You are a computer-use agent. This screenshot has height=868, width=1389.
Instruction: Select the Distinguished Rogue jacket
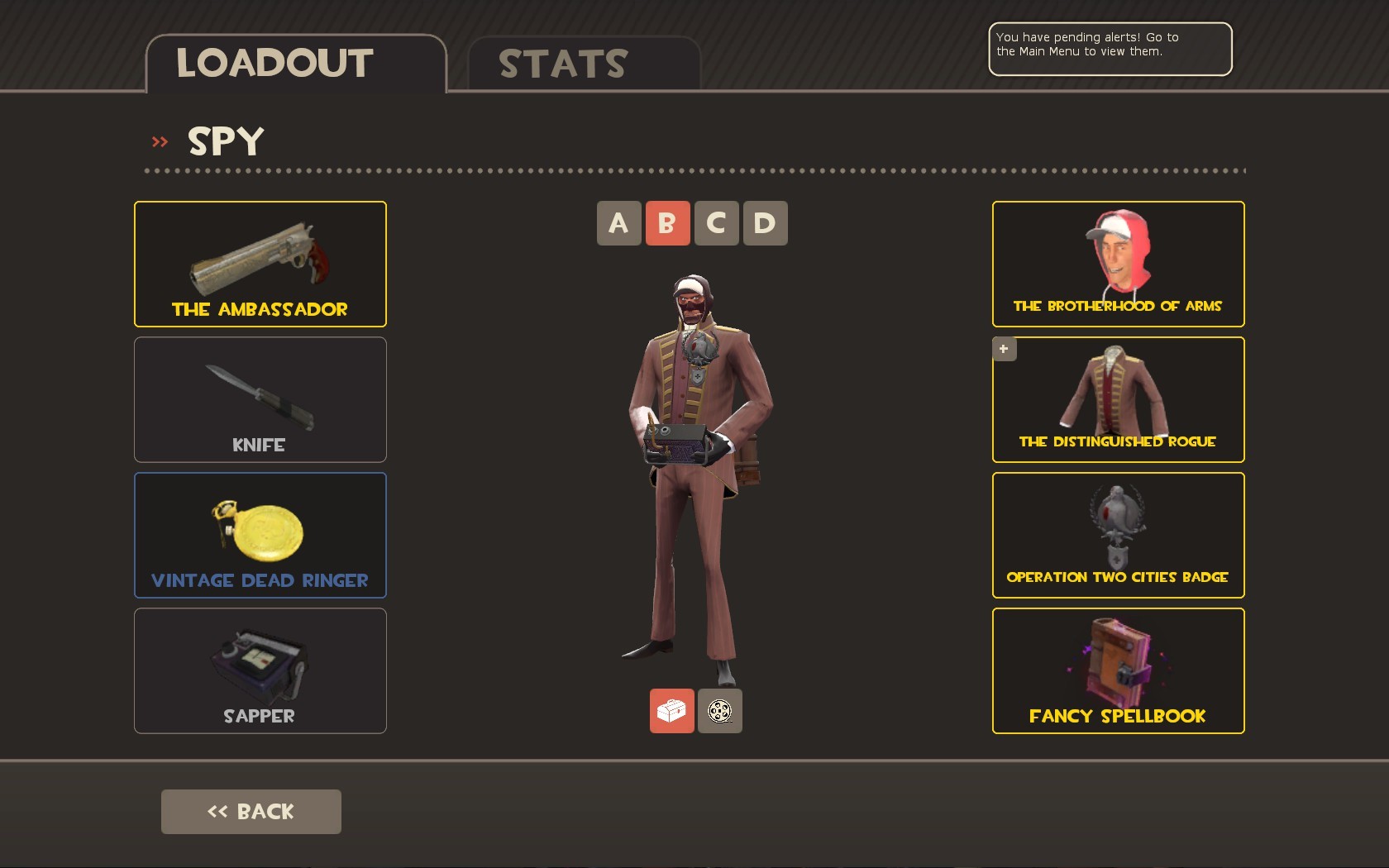click(x=1117, y=399)
